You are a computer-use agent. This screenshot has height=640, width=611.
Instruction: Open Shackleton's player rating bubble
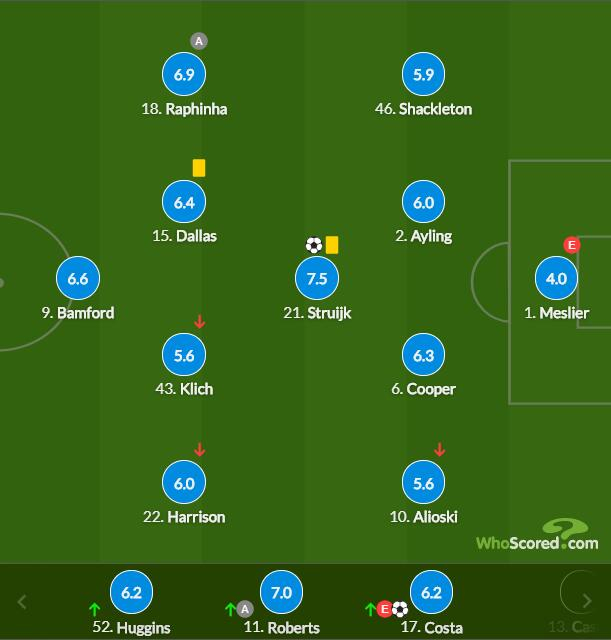click(x=423, y=75)
